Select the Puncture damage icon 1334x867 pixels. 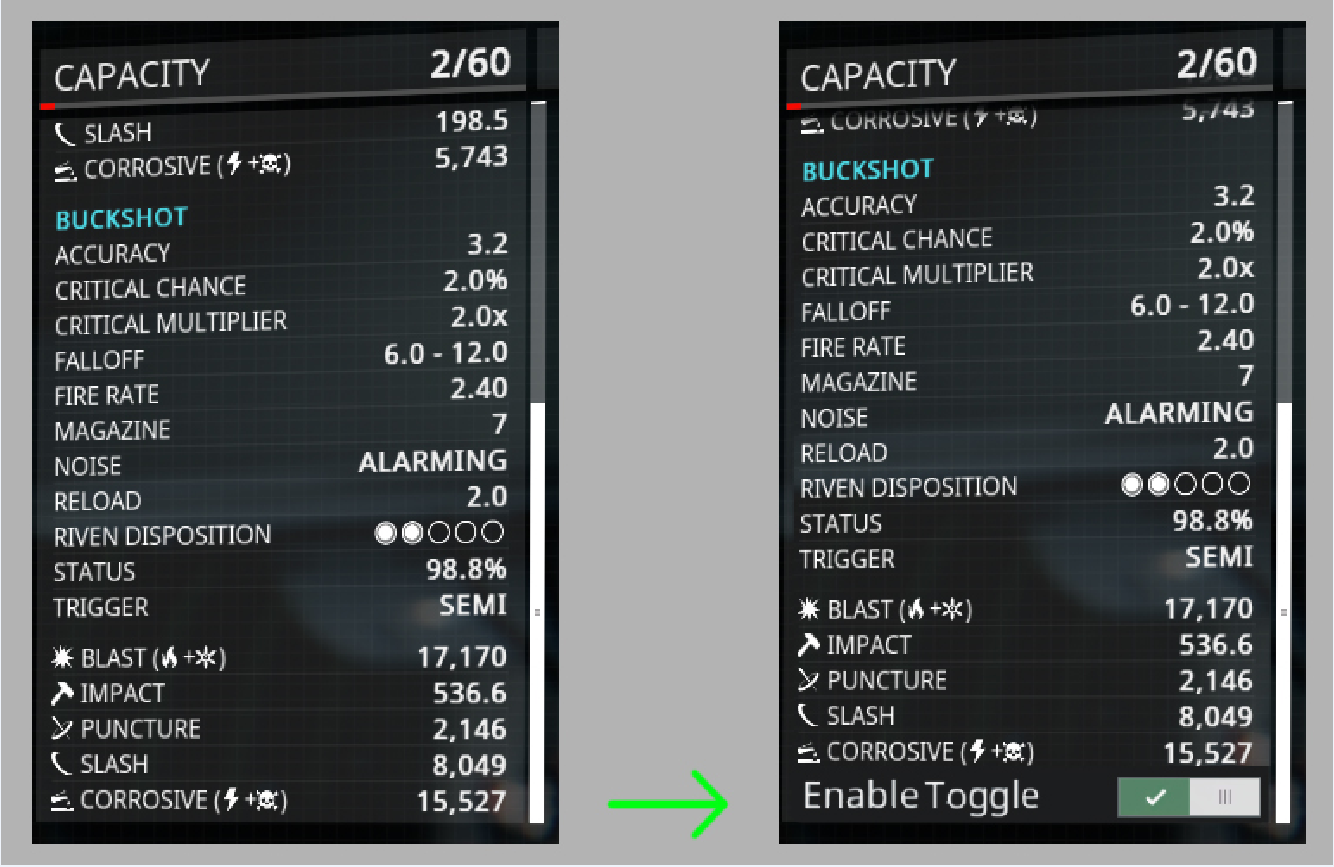(61, 727)
